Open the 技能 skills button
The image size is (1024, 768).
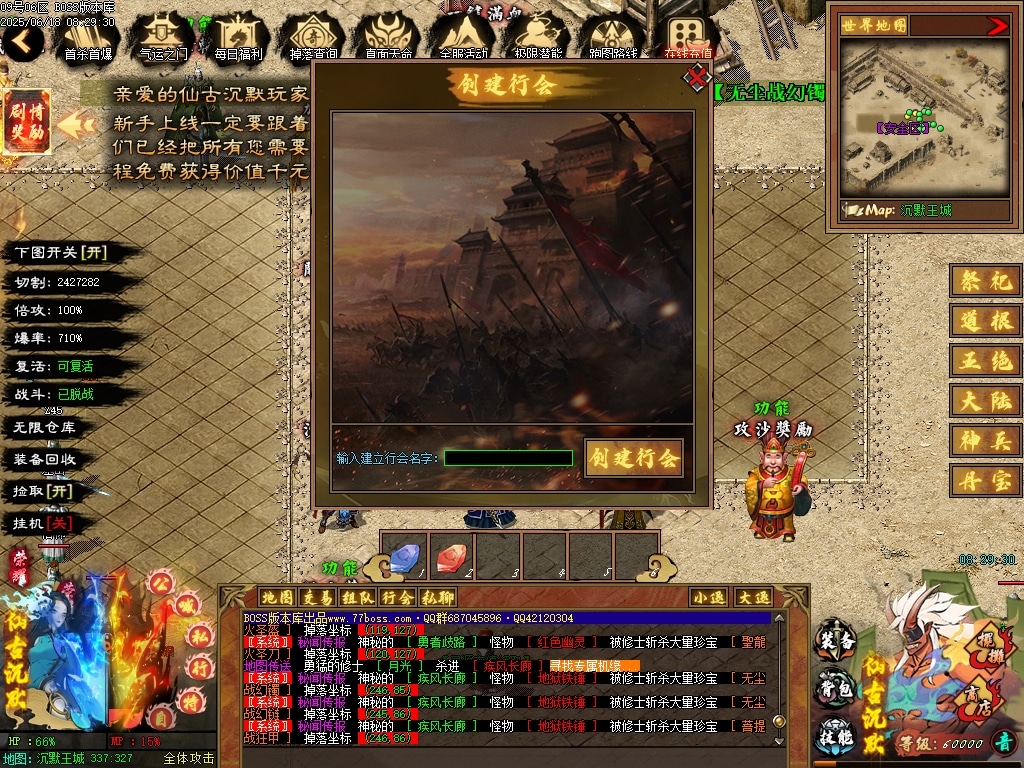[x=836, y=735]
